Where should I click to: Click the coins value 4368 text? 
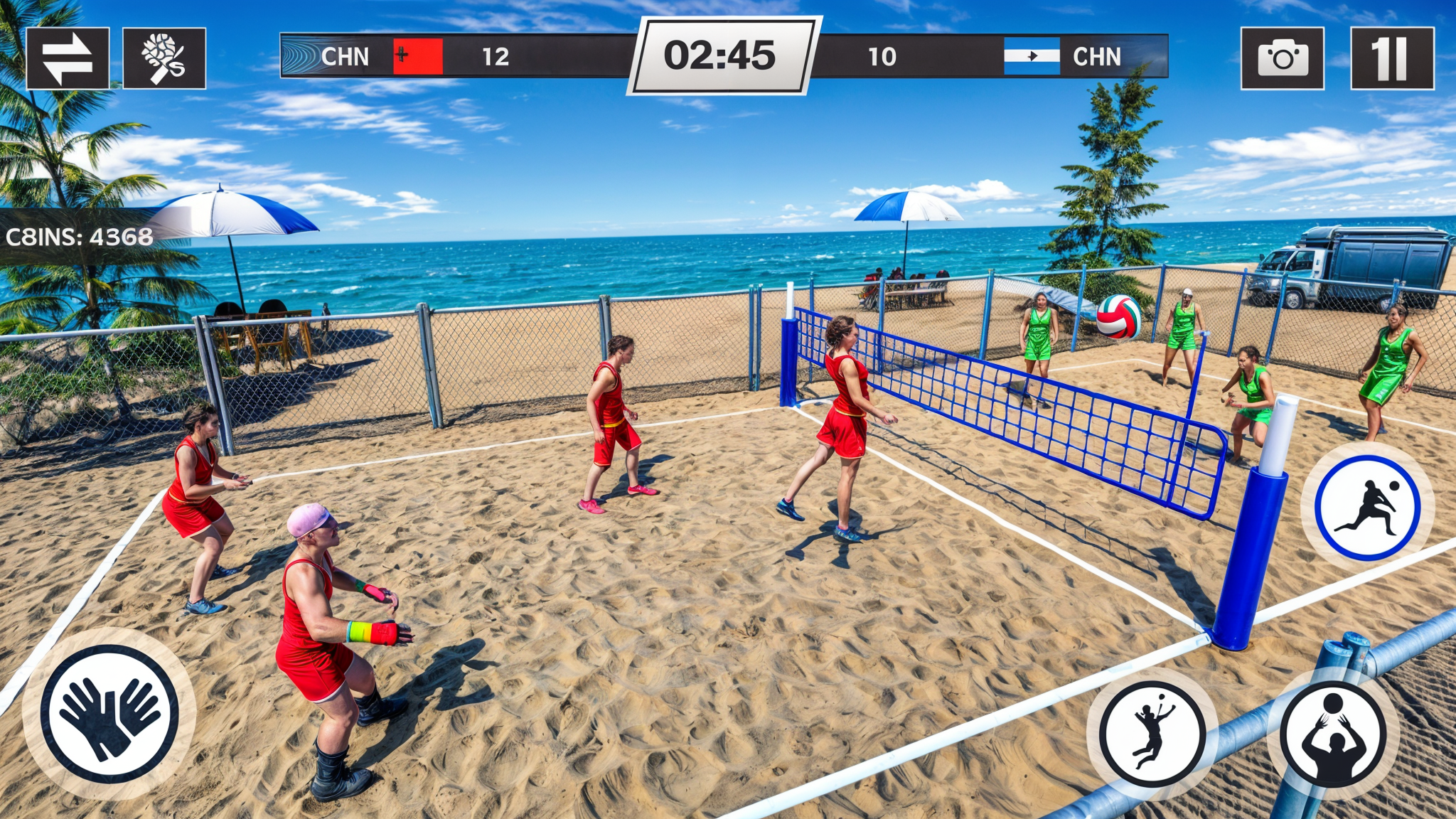tap(121, 235)
